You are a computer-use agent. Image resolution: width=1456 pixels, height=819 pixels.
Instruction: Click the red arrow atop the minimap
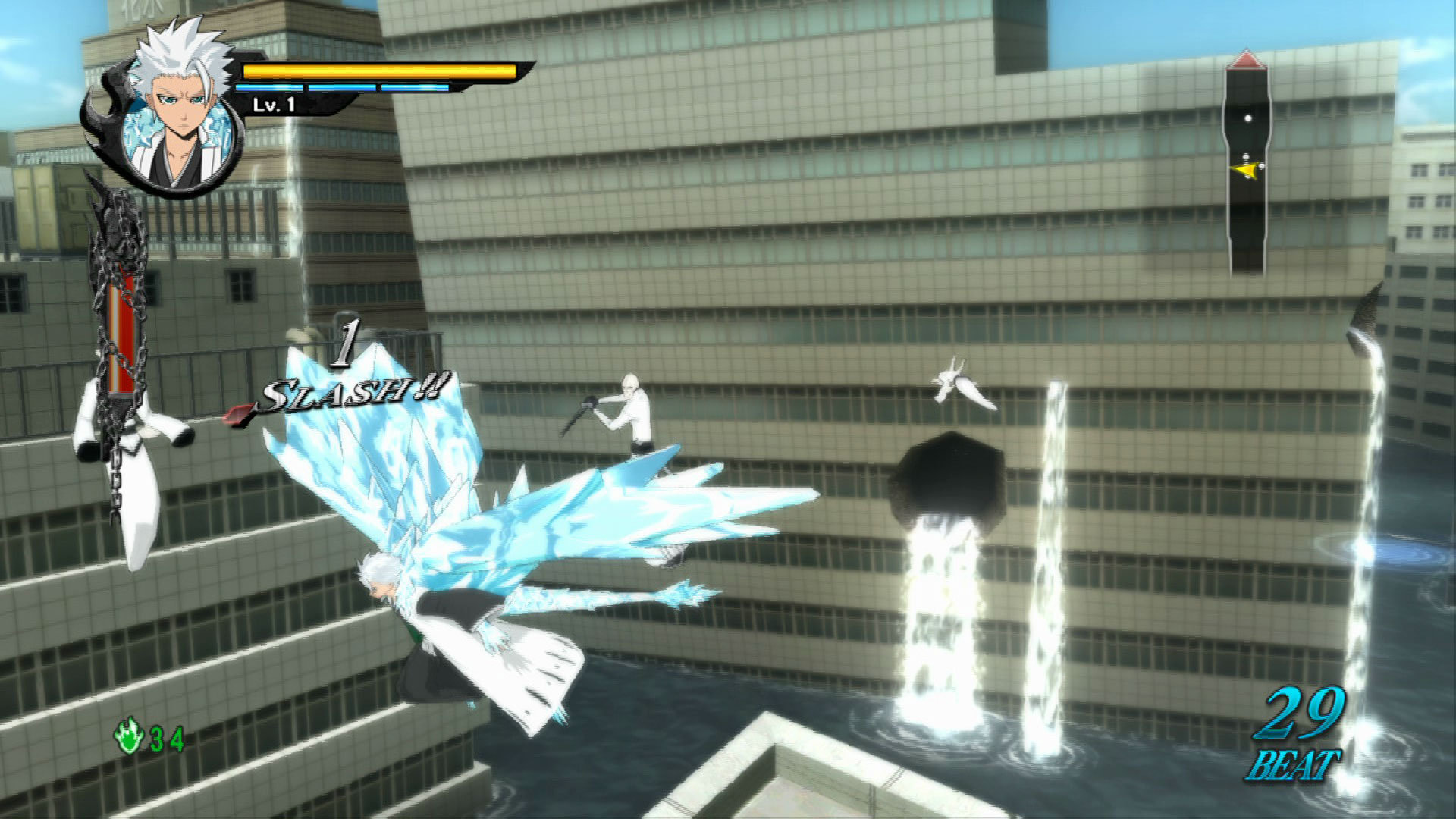click(x=1247, y=59)
